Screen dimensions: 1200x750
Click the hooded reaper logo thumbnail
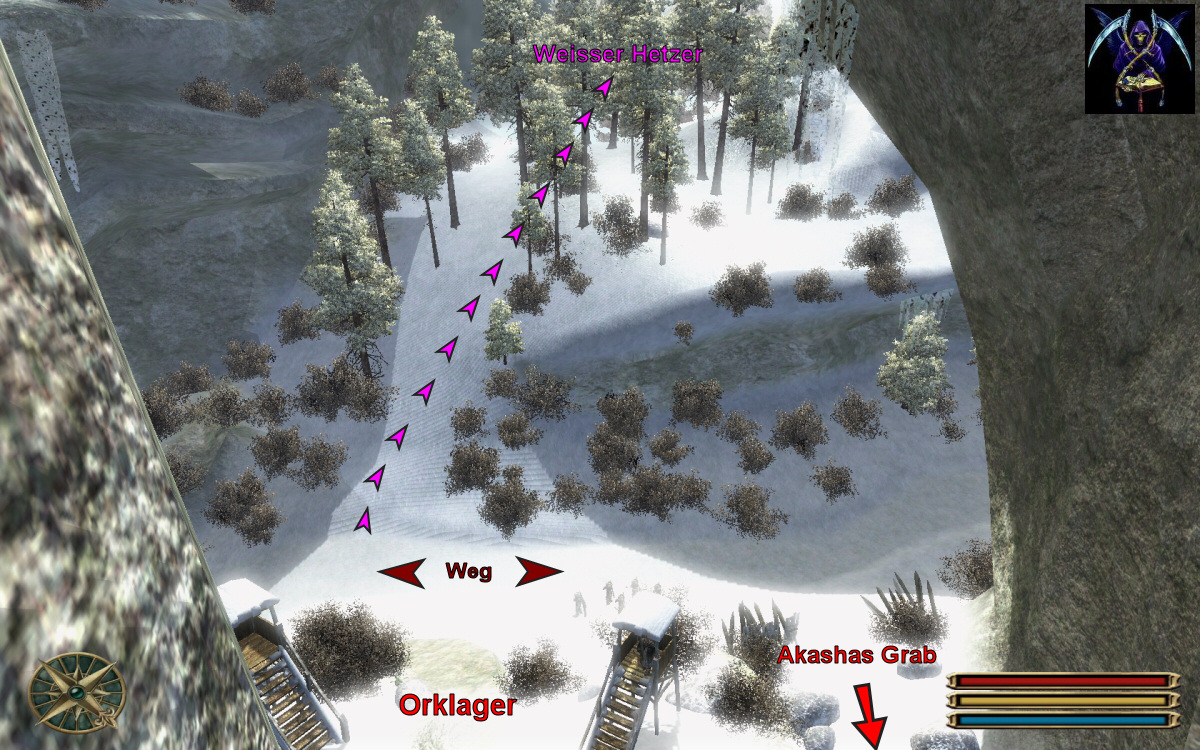point(1139,58)
